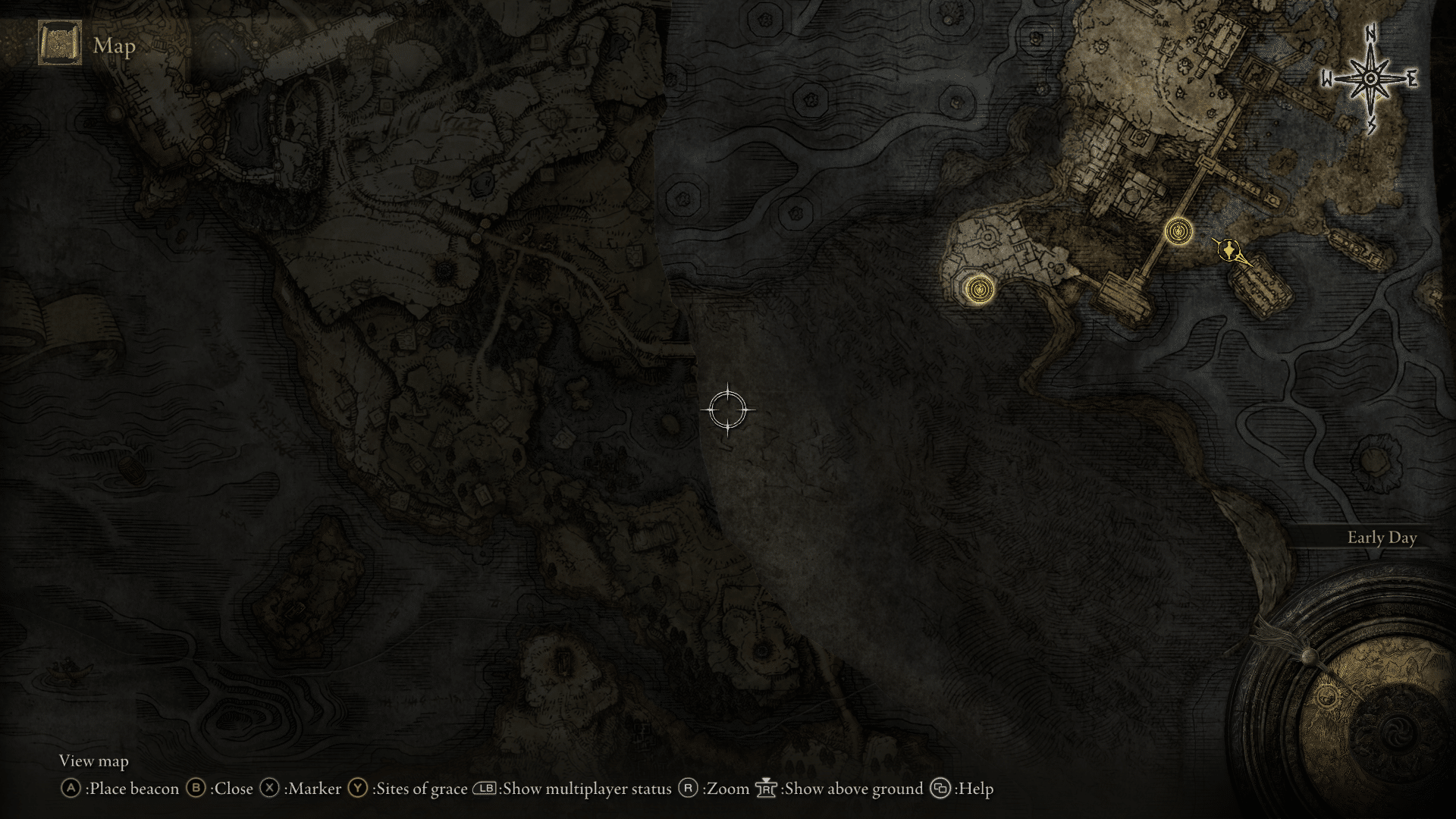The width and height of the screenshot is (1456, 819).
Task: Select the map scroll icon next to Map title
Action: (59, 45)
